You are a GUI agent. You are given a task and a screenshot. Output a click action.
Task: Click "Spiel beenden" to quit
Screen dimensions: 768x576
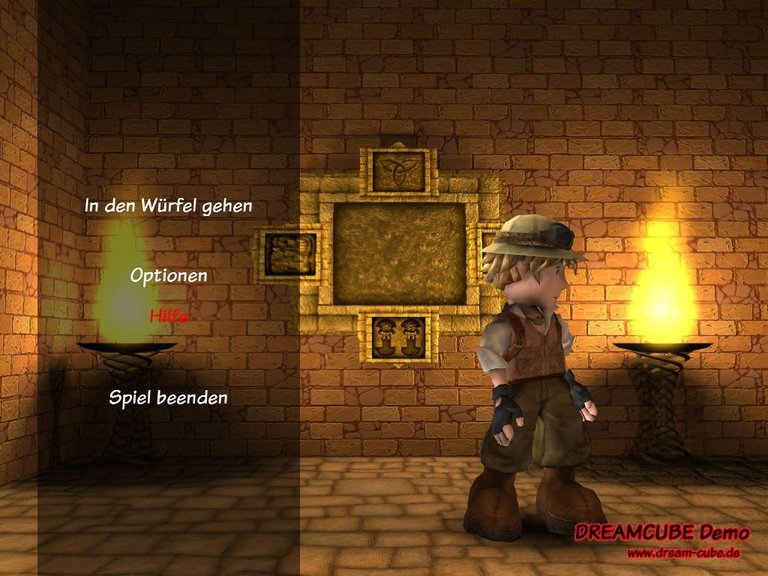pos(168,398)
